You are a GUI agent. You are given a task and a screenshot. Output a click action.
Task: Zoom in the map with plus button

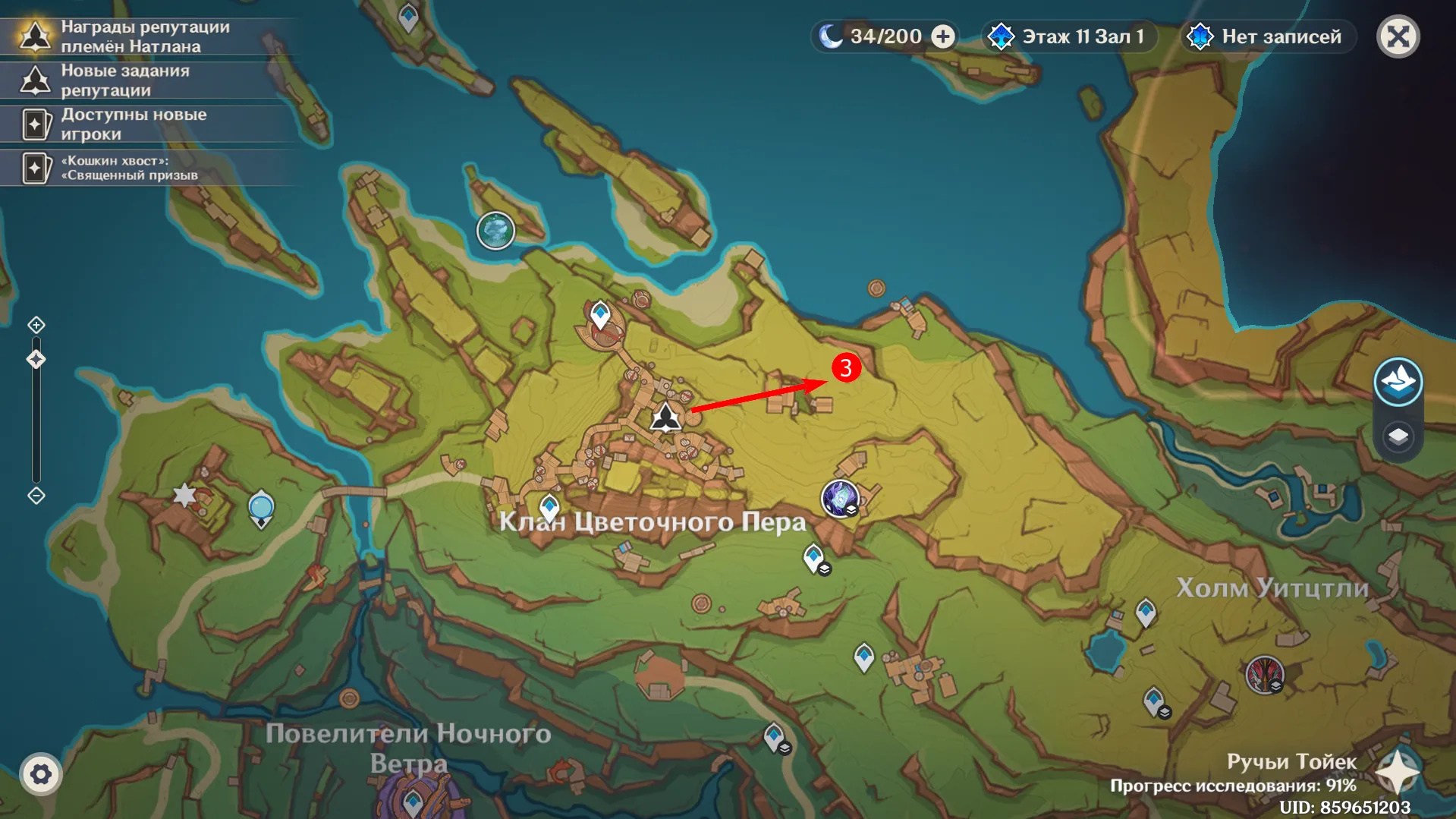click(x=36, y=326)
